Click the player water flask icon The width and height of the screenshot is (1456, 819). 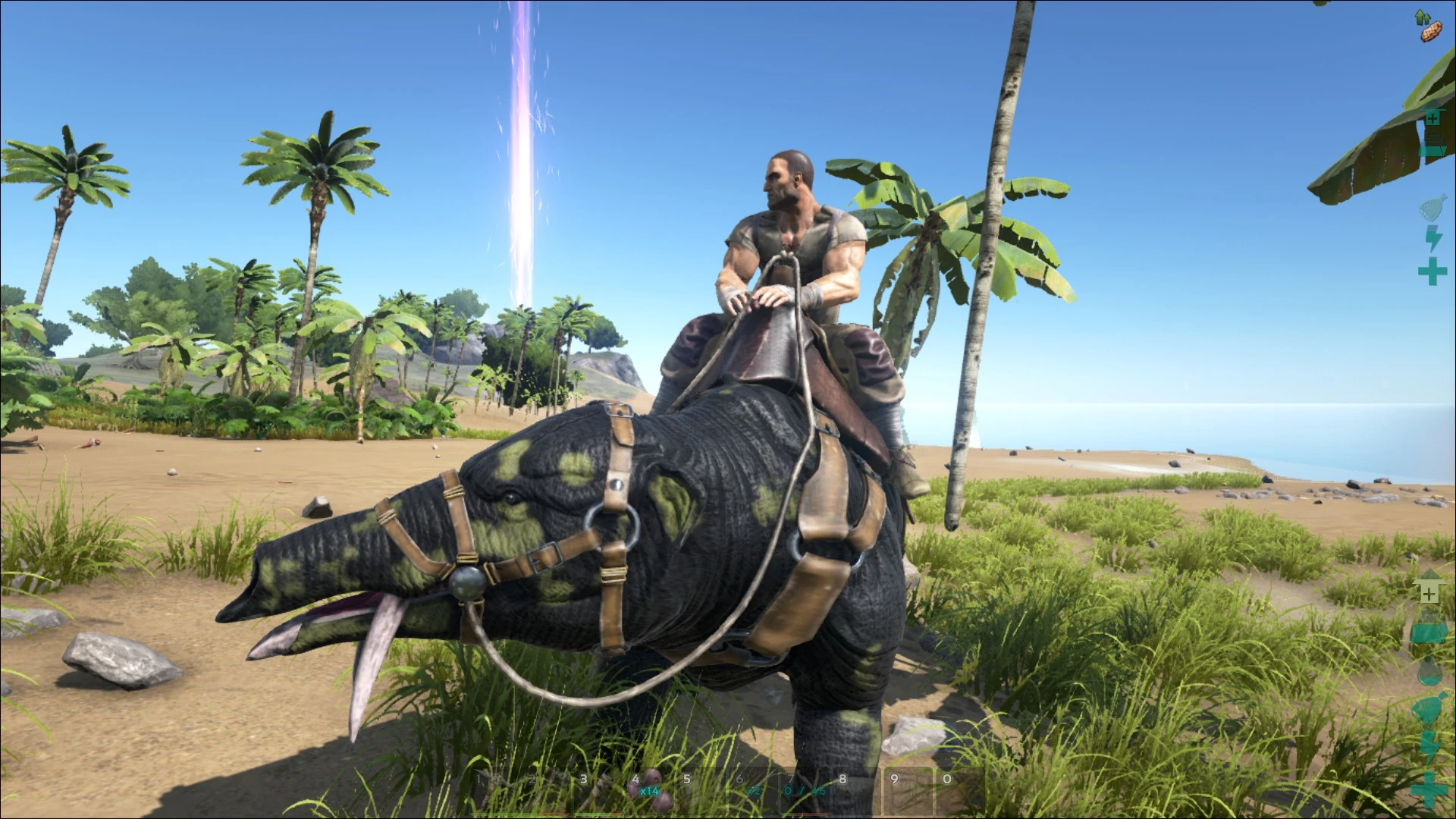pyautogui.click(x=1431, y=208)
